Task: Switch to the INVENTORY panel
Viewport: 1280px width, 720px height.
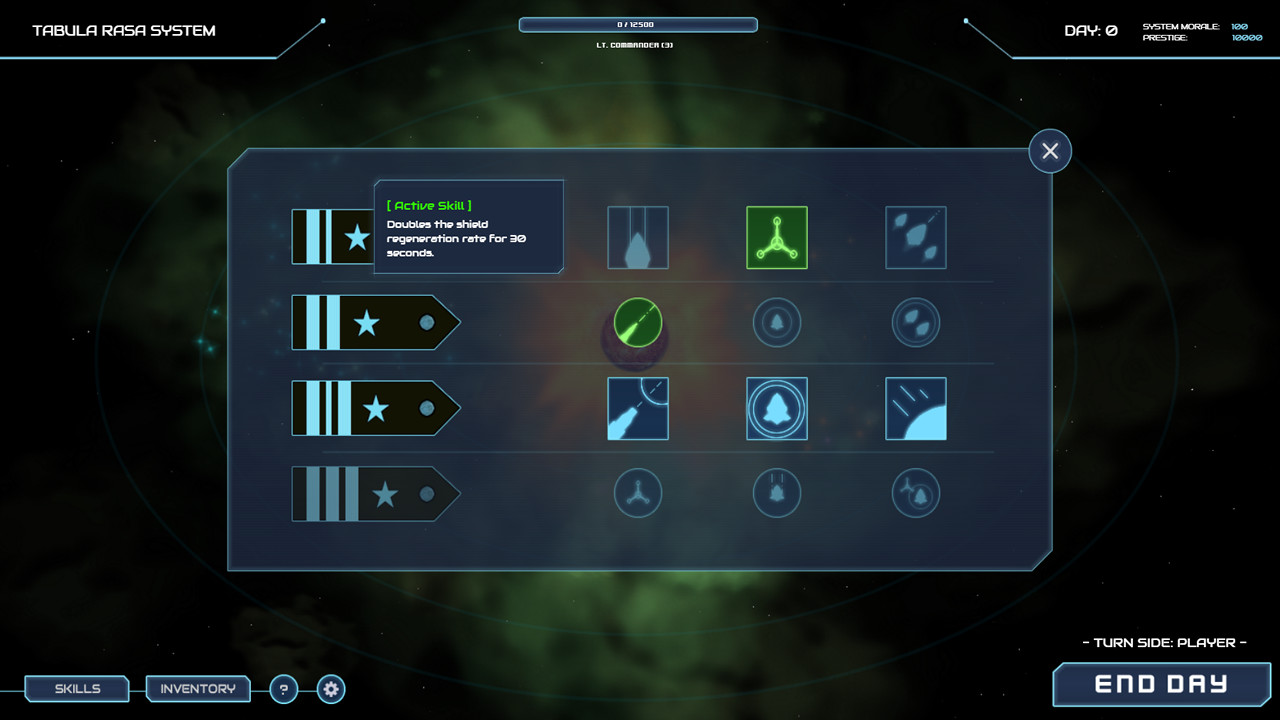Action: click(198, 688)
